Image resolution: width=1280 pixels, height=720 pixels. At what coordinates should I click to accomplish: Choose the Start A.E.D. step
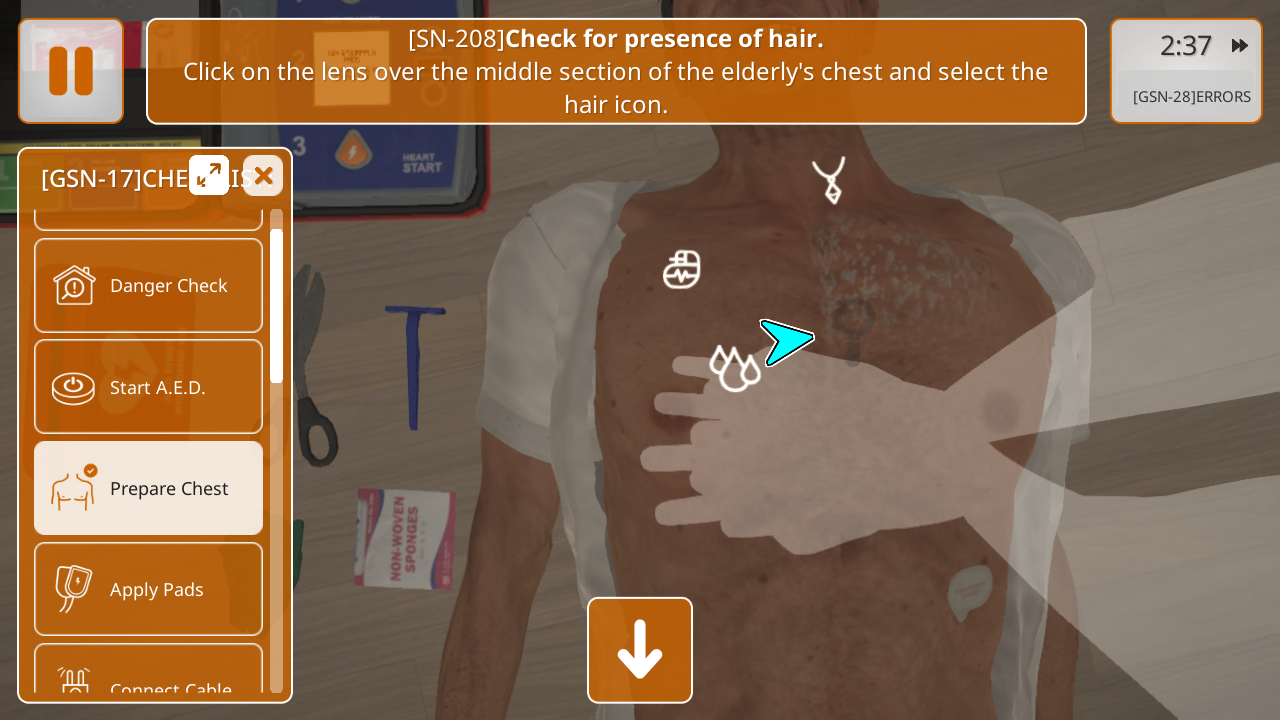pos(149,387)
